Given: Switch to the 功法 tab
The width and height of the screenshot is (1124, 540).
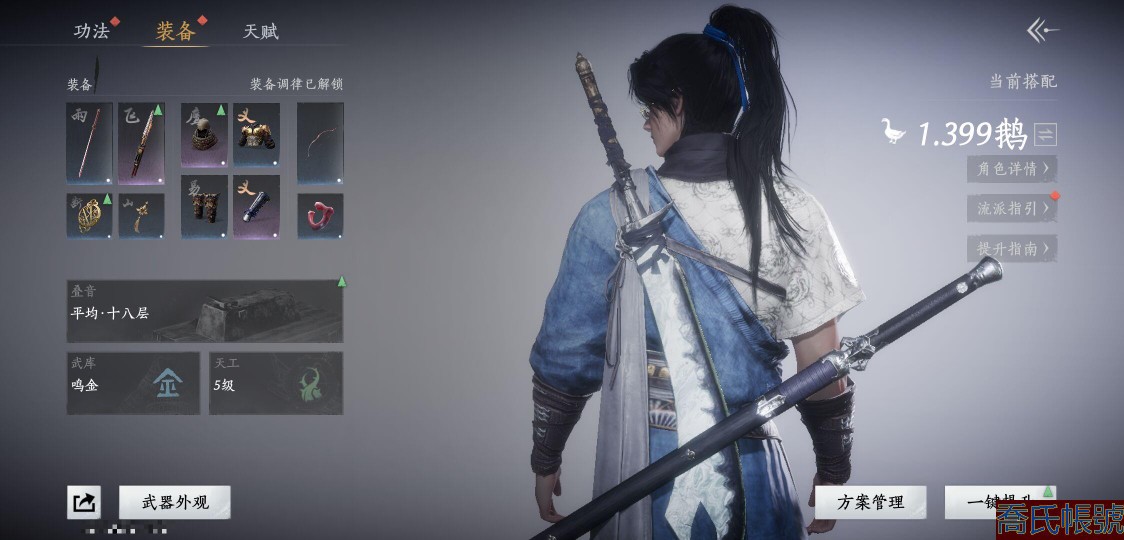Looking at the screenshot, I should pos(92,31).
